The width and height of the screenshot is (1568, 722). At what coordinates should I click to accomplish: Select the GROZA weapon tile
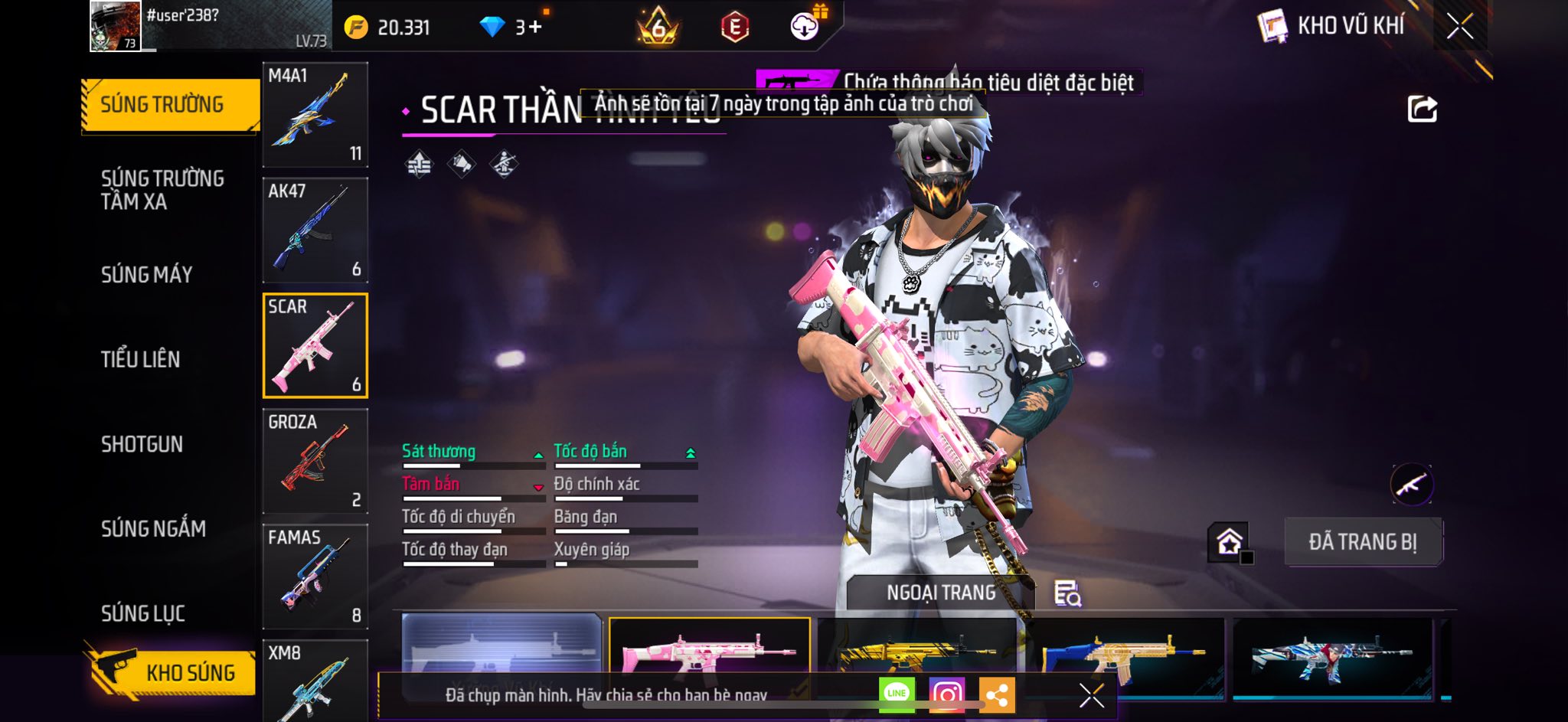[315, 461]
